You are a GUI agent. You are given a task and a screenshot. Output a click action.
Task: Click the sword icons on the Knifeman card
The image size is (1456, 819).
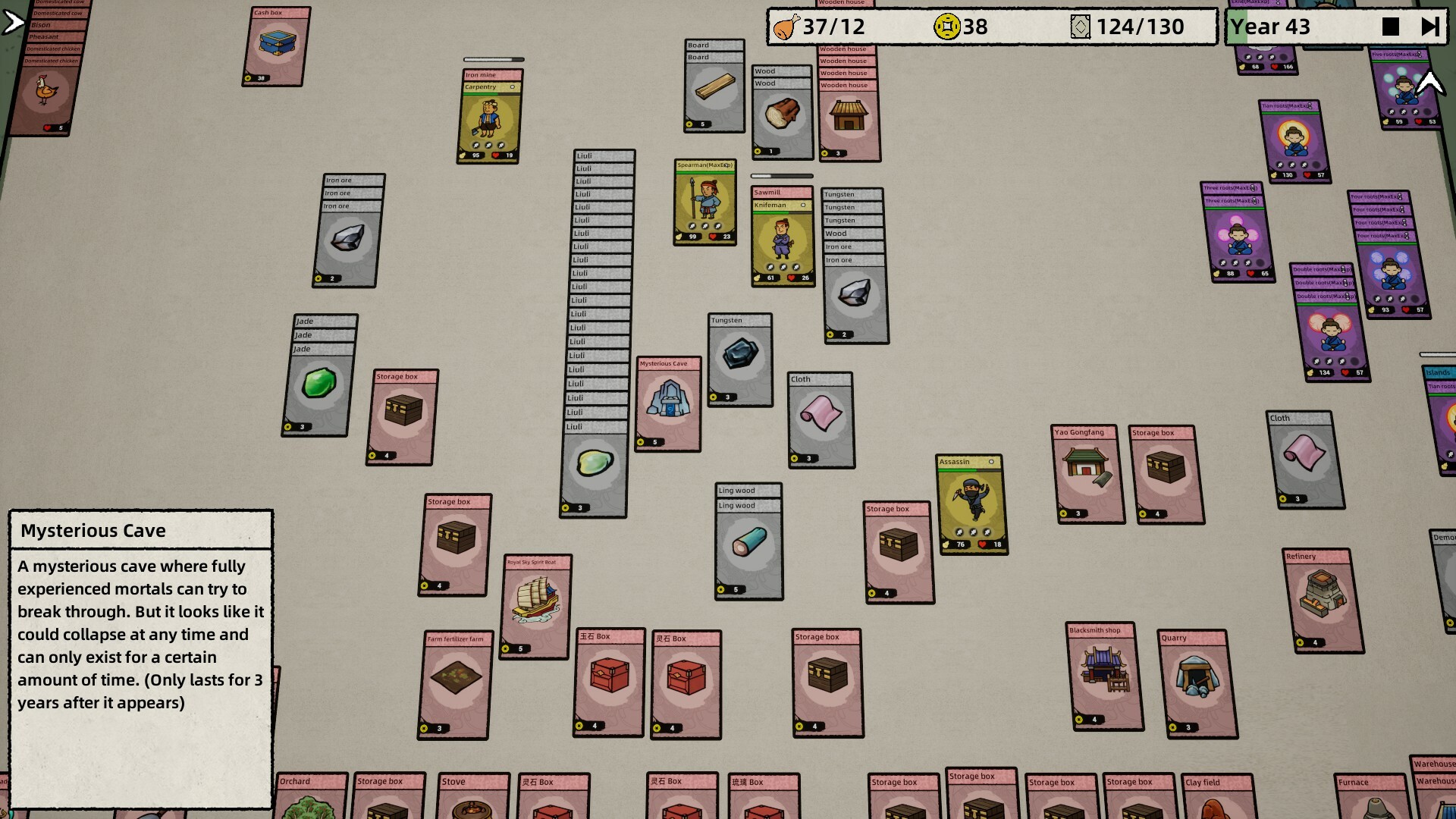coord(783,267)
